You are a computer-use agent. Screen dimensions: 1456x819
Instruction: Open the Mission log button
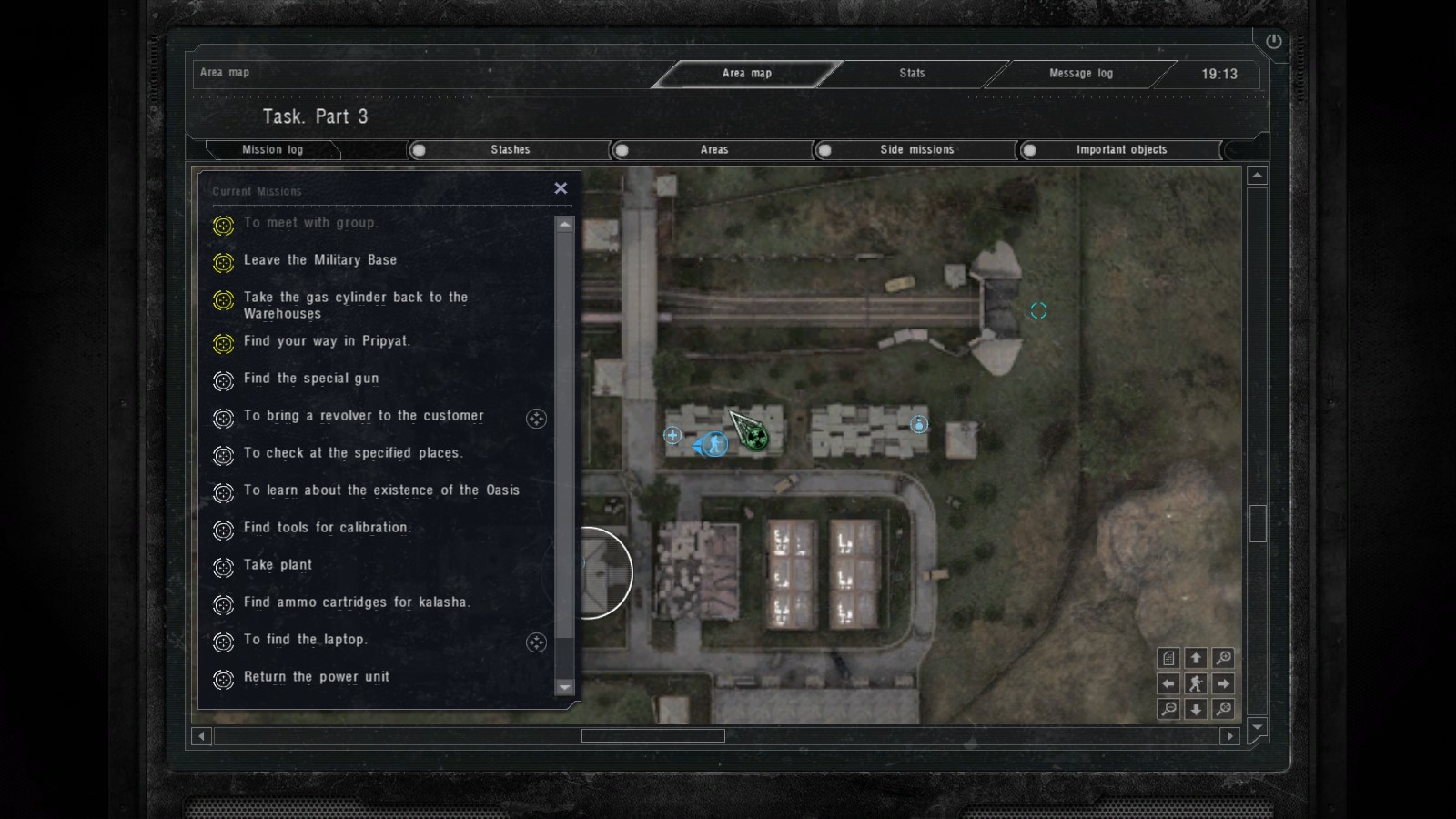(272, 150)
